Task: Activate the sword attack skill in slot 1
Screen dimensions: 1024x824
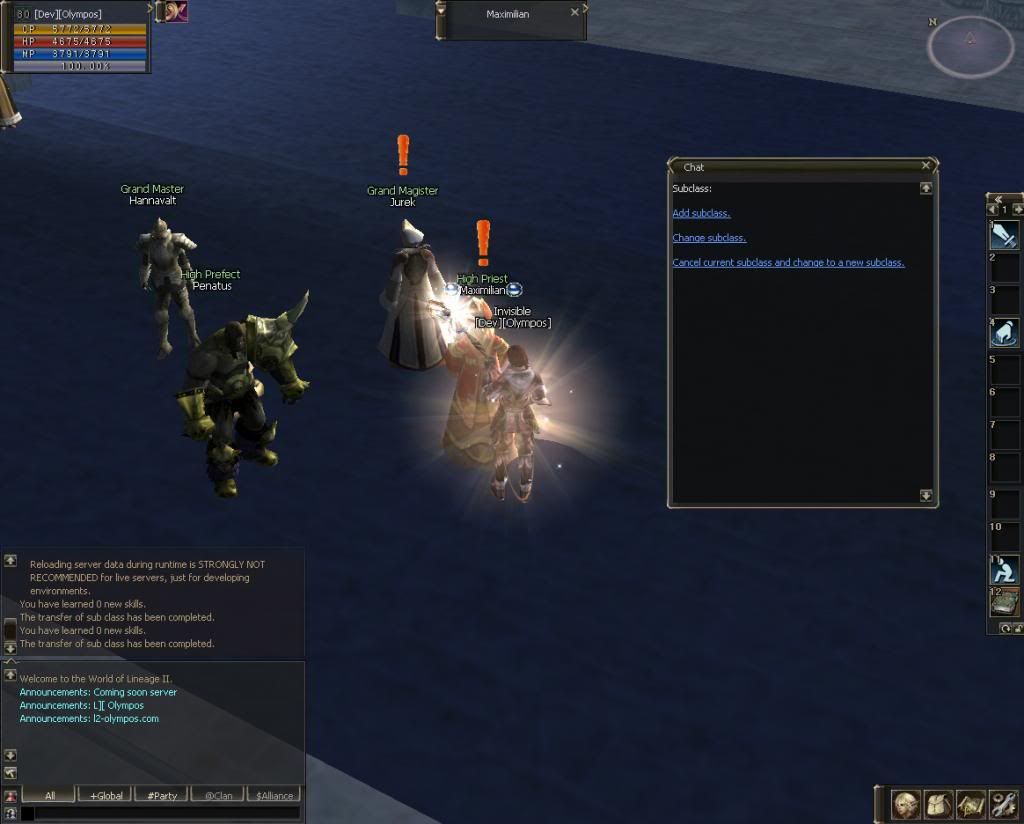Action: click(x=1004, y=235)
